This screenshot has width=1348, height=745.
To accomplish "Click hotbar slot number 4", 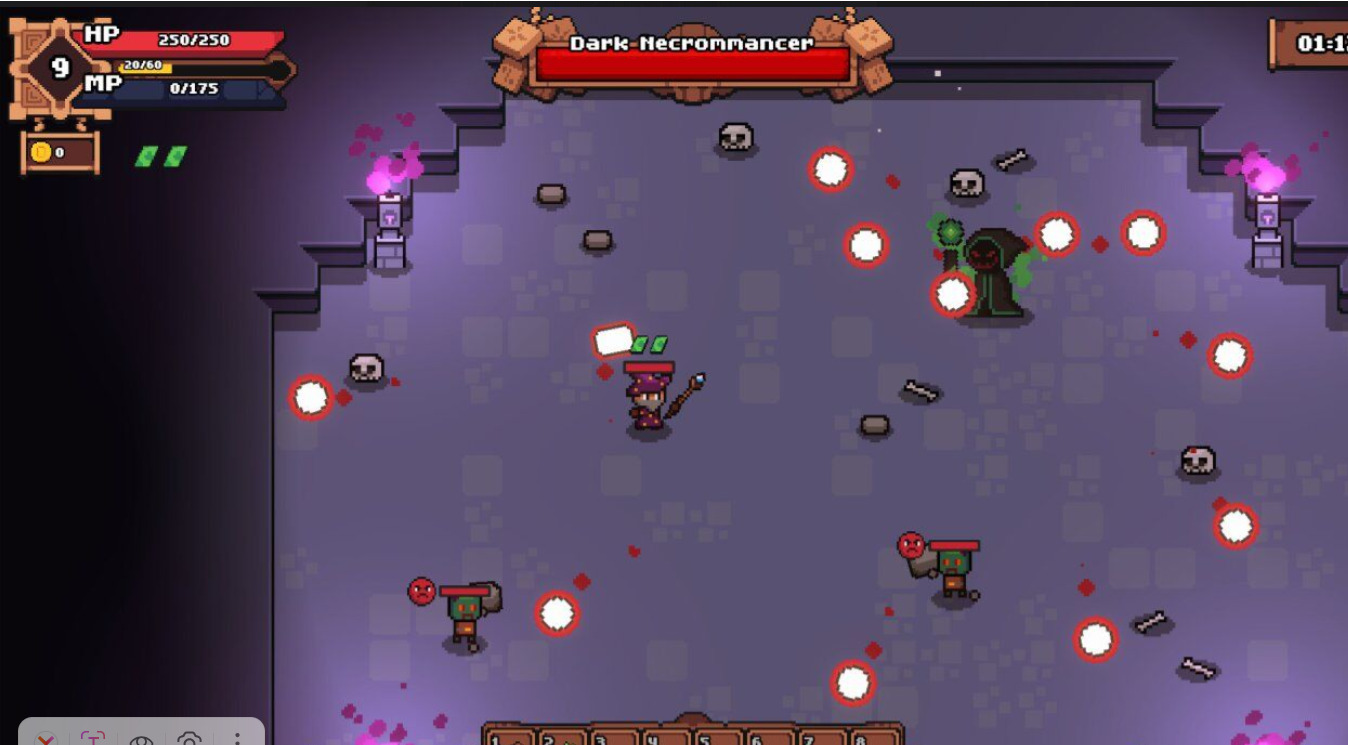I will pos(664,738).
